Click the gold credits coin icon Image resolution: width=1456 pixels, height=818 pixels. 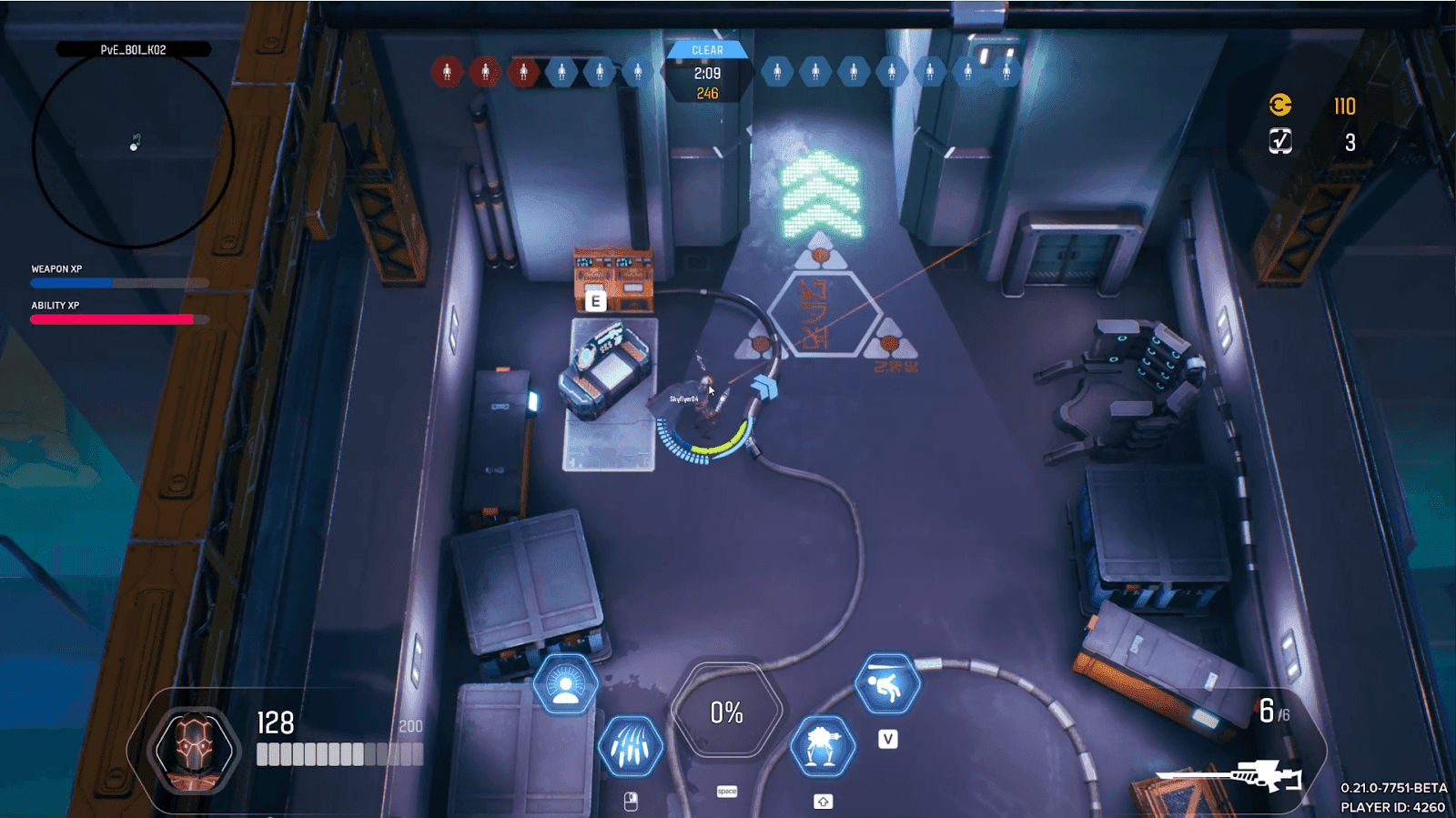click(1280, 105)
